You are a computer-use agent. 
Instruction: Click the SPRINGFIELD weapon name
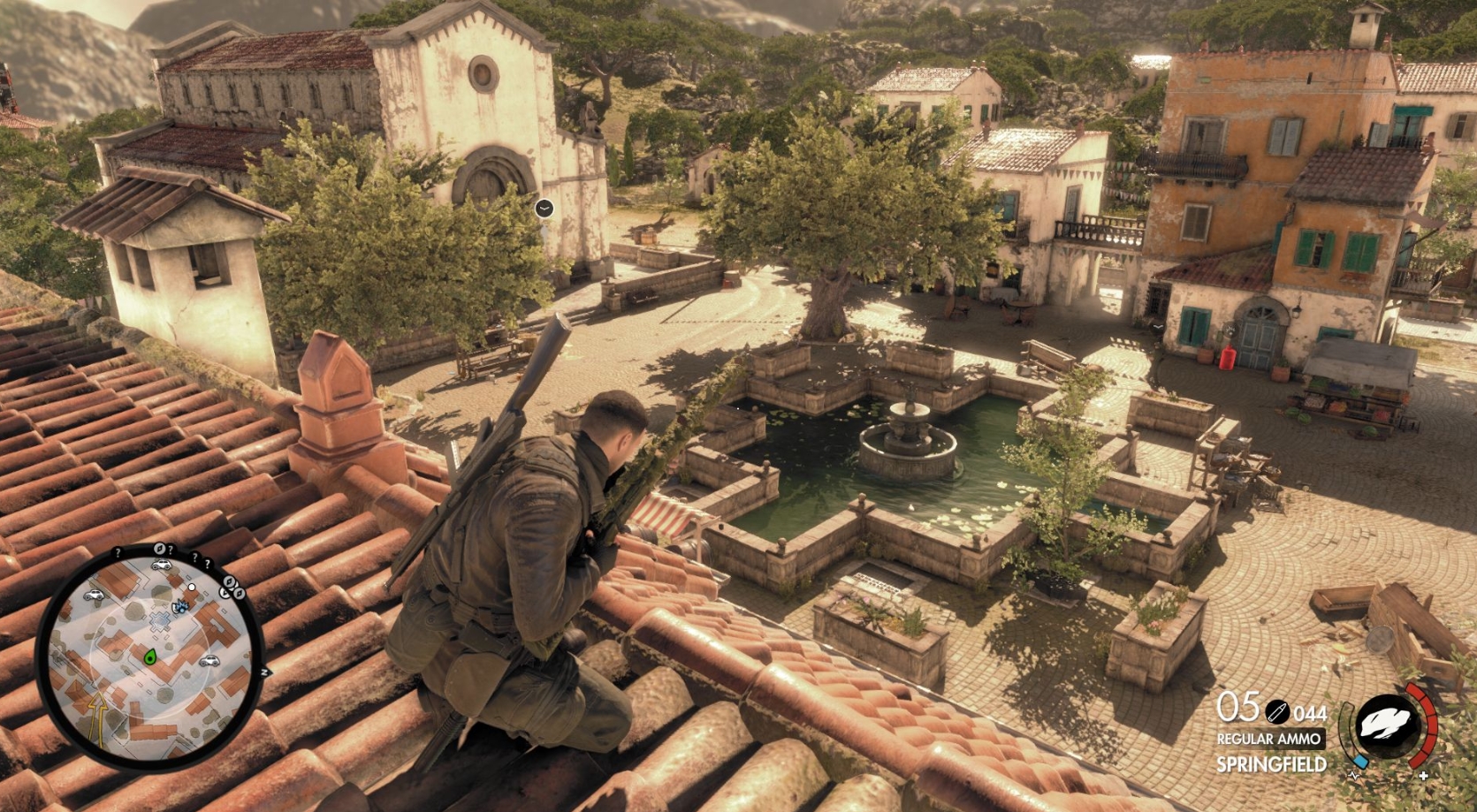[1272, 763]
